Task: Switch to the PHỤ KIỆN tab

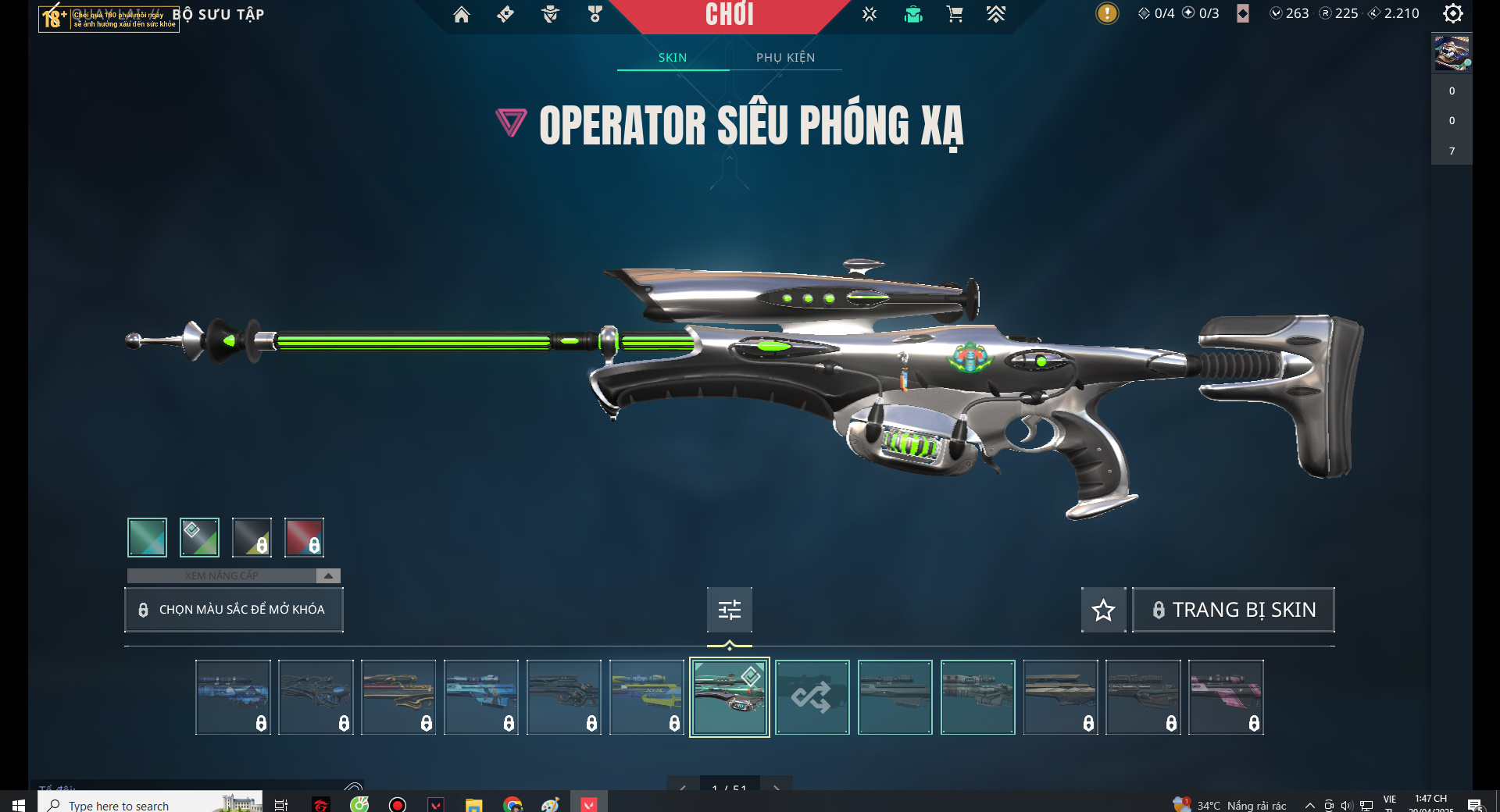Action: [x=785, y=58]
